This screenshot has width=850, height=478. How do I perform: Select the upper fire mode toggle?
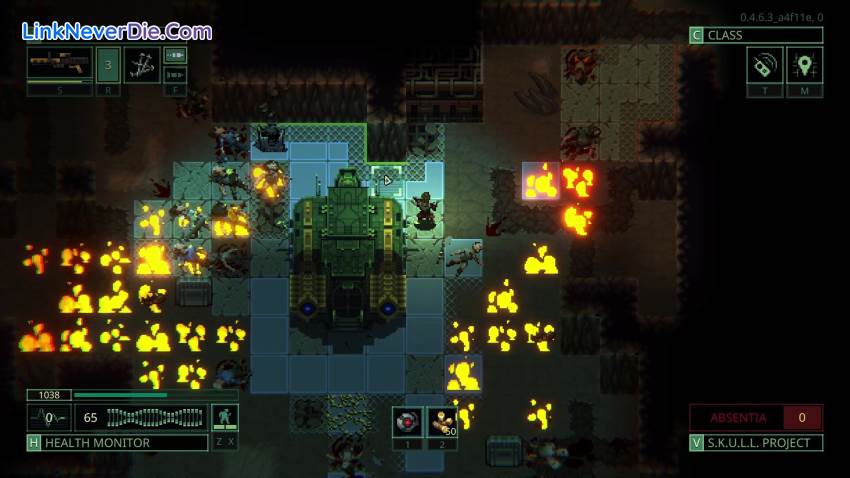click(x=176, y=55)
